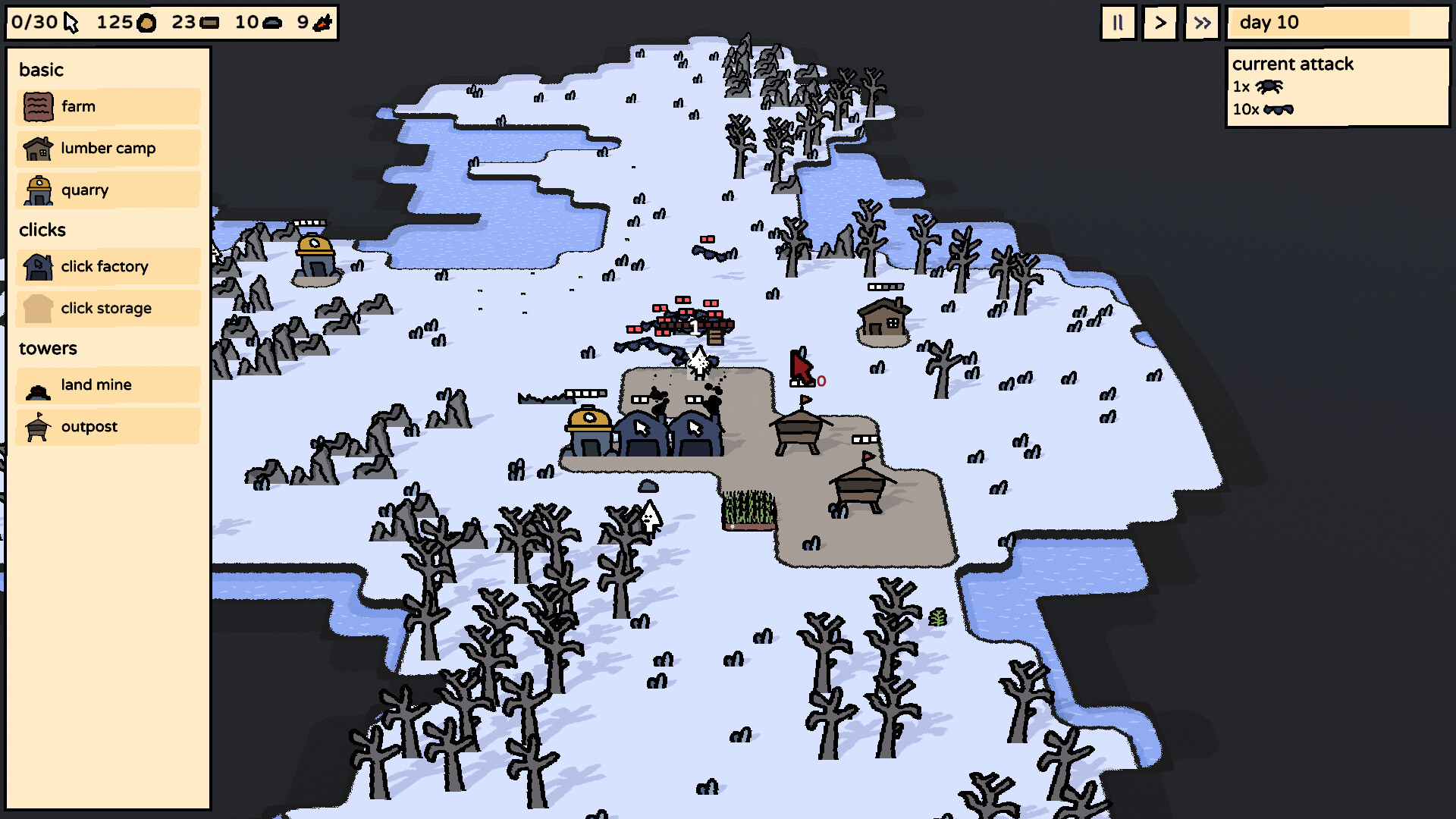The image size is (1456, 819).
Task: Enable fast-forward speed
Action: (x=1200, y=23)
